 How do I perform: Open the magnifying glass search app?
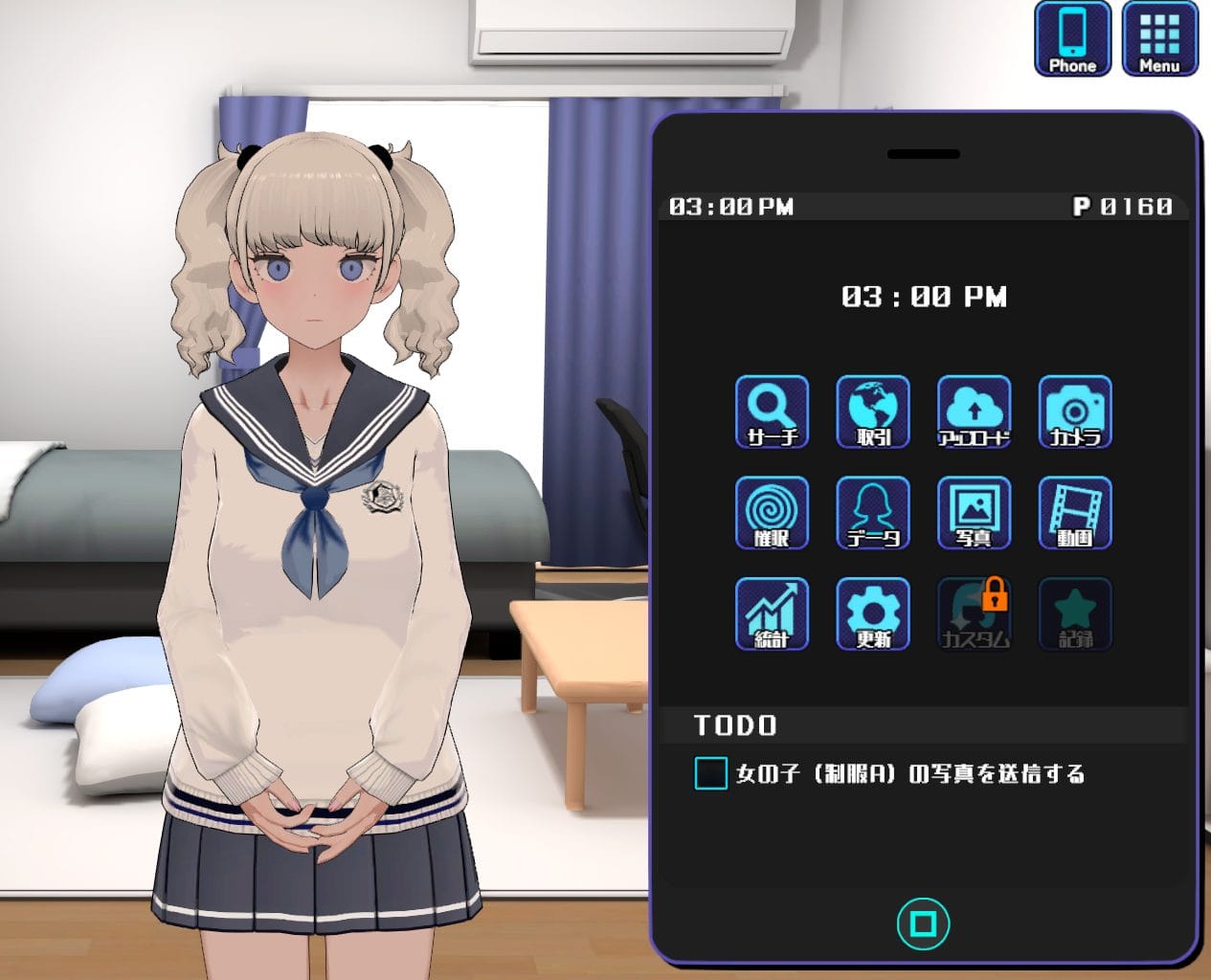772,412
